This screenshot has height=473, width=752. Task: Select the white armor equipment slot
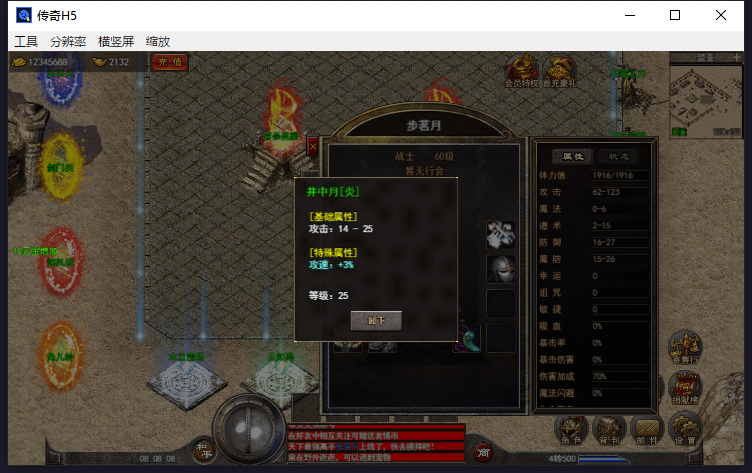[x=500, y=235]
